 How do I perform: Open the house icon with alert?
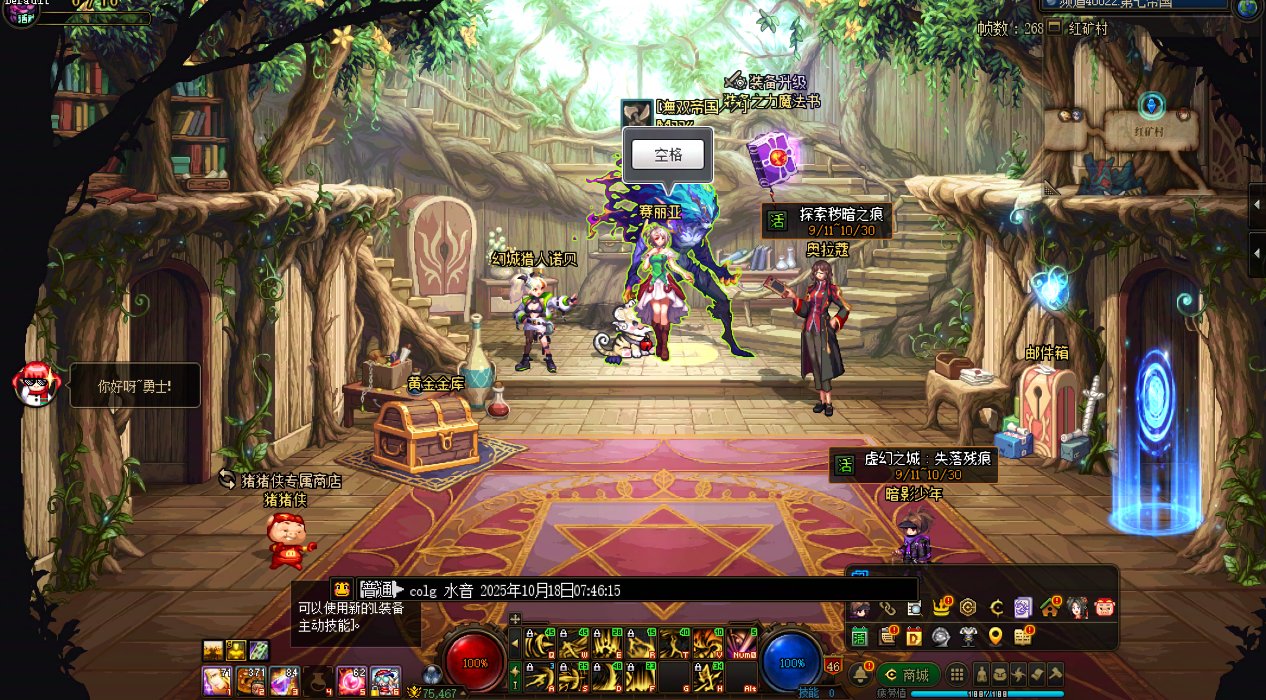click(x=1049, y=607)
